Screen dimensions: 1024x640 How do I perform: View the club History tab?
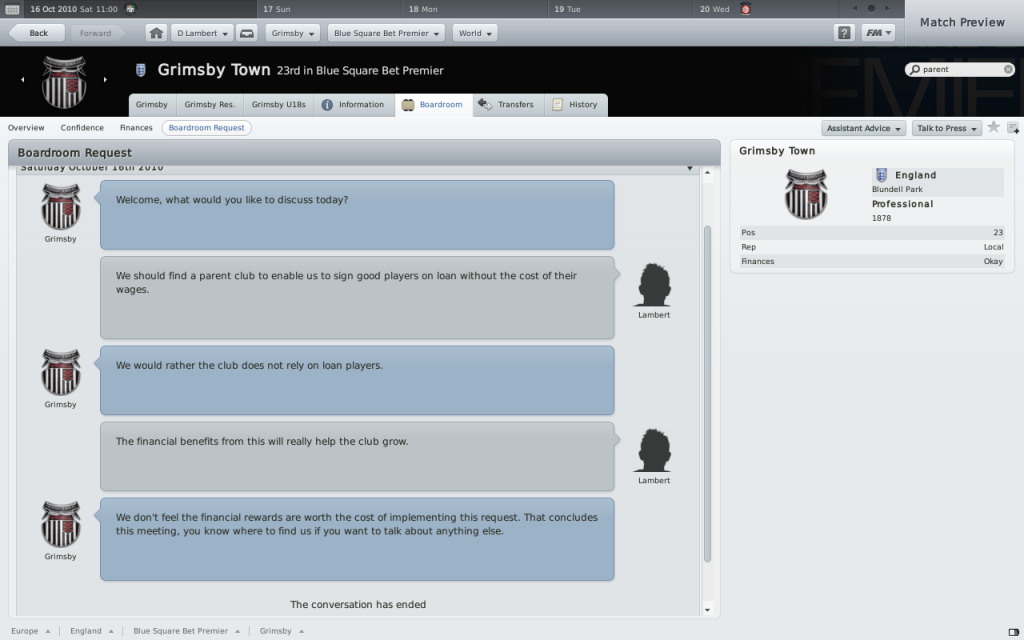(x=576, y=105)
